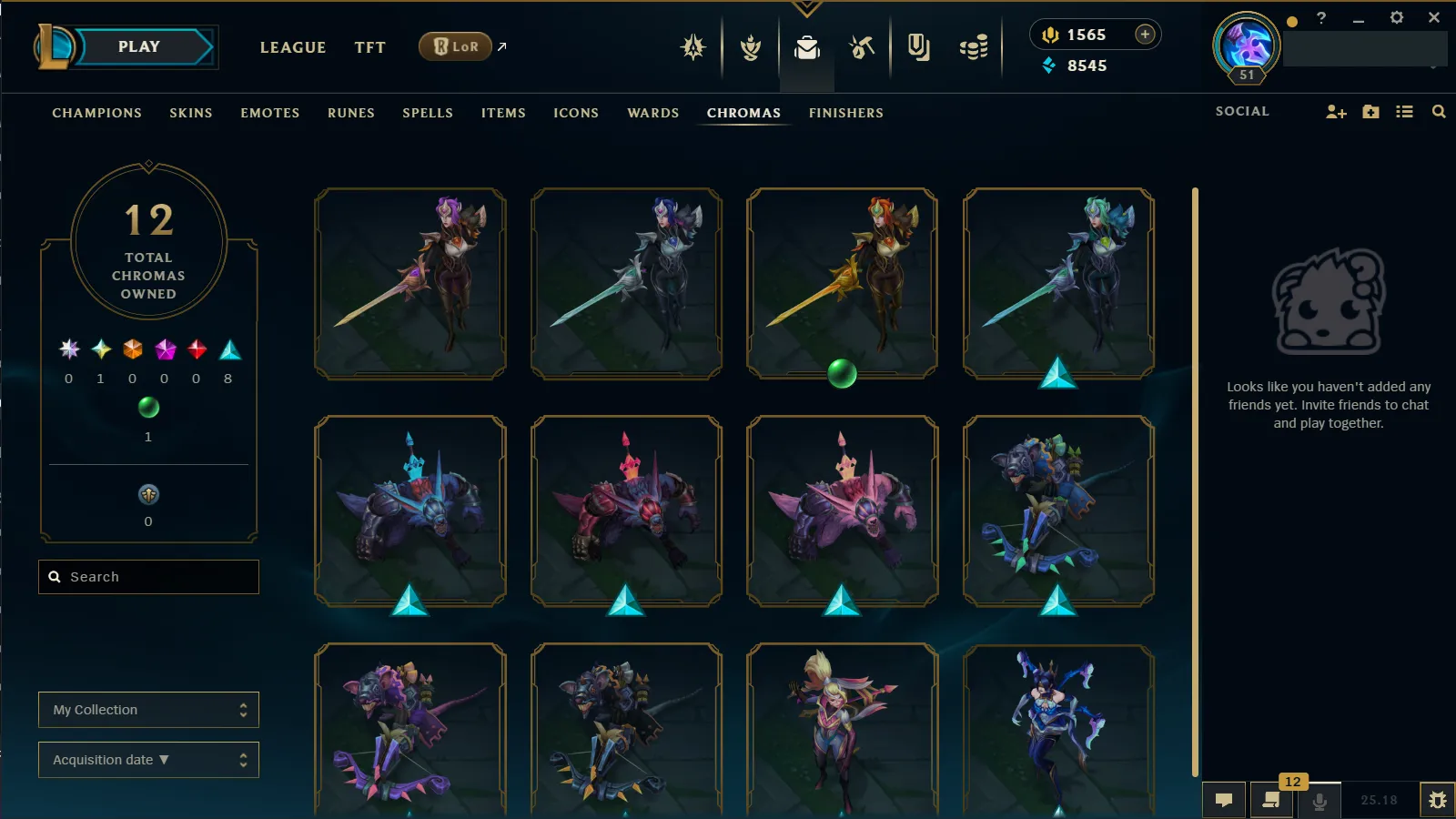Open the friends list search
The width and height of the screenshot is (1456, 819).
pyautogui.click(x=1439, y=112)
